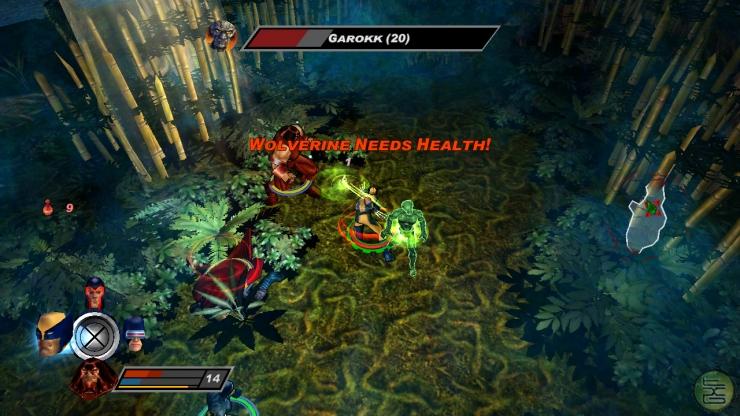The image size is (740, 416).
Task: Select Wolverine's portrait in the team wheel
Action: 50,333
